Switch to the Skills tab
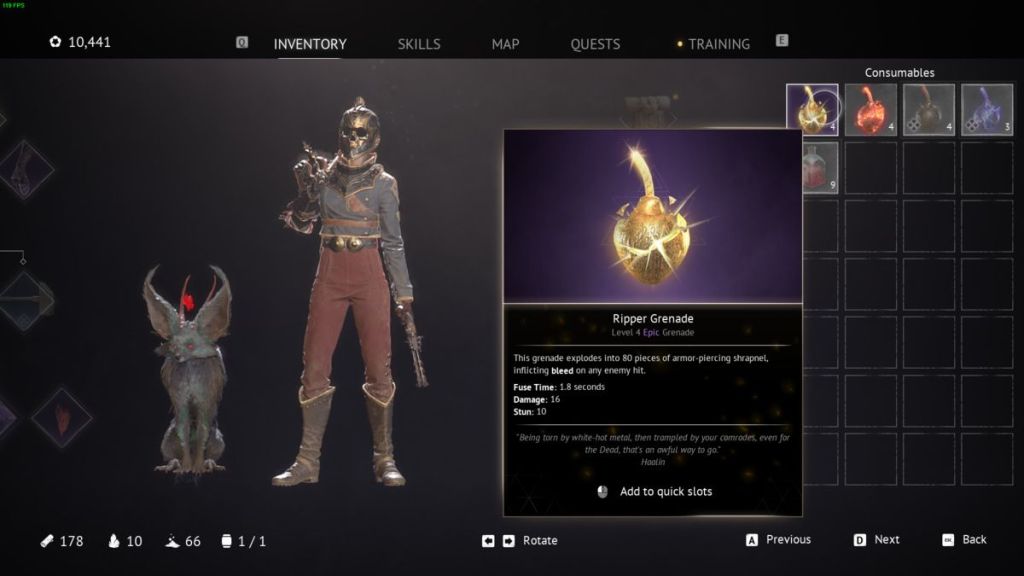1024x576 pixels. pos(418,44)
